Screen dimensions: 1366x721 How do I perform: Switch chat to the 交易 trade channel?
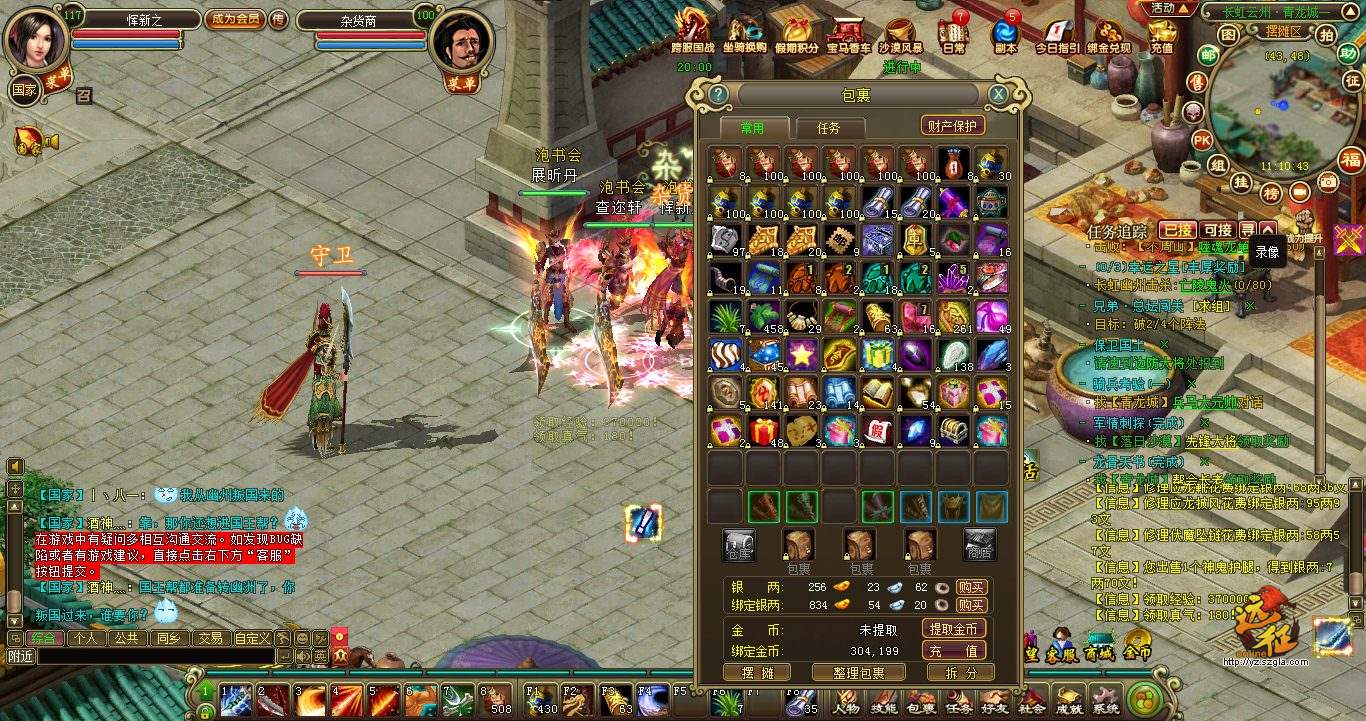[209, 638]
